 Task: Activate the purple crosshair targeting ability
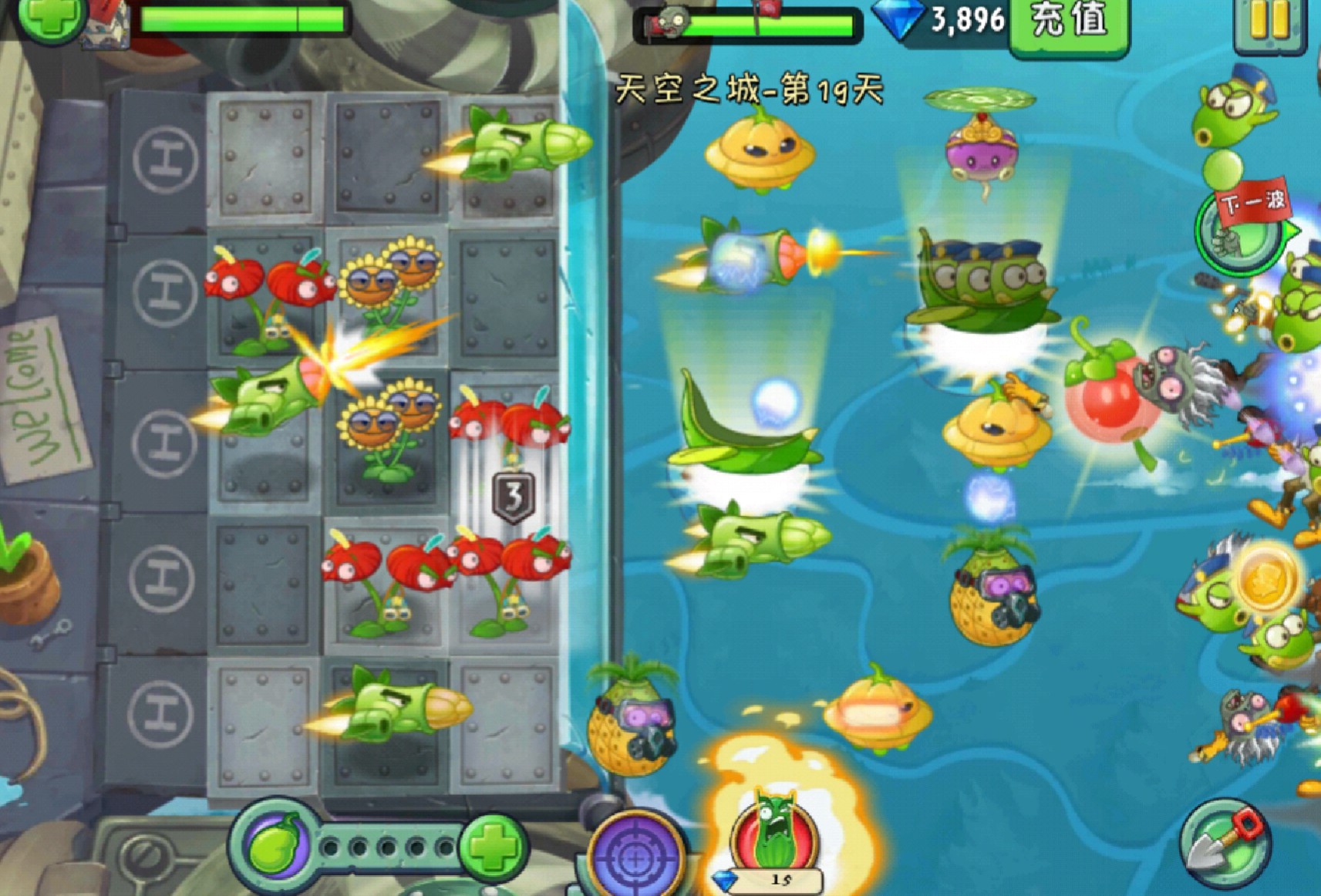point(635,856)
